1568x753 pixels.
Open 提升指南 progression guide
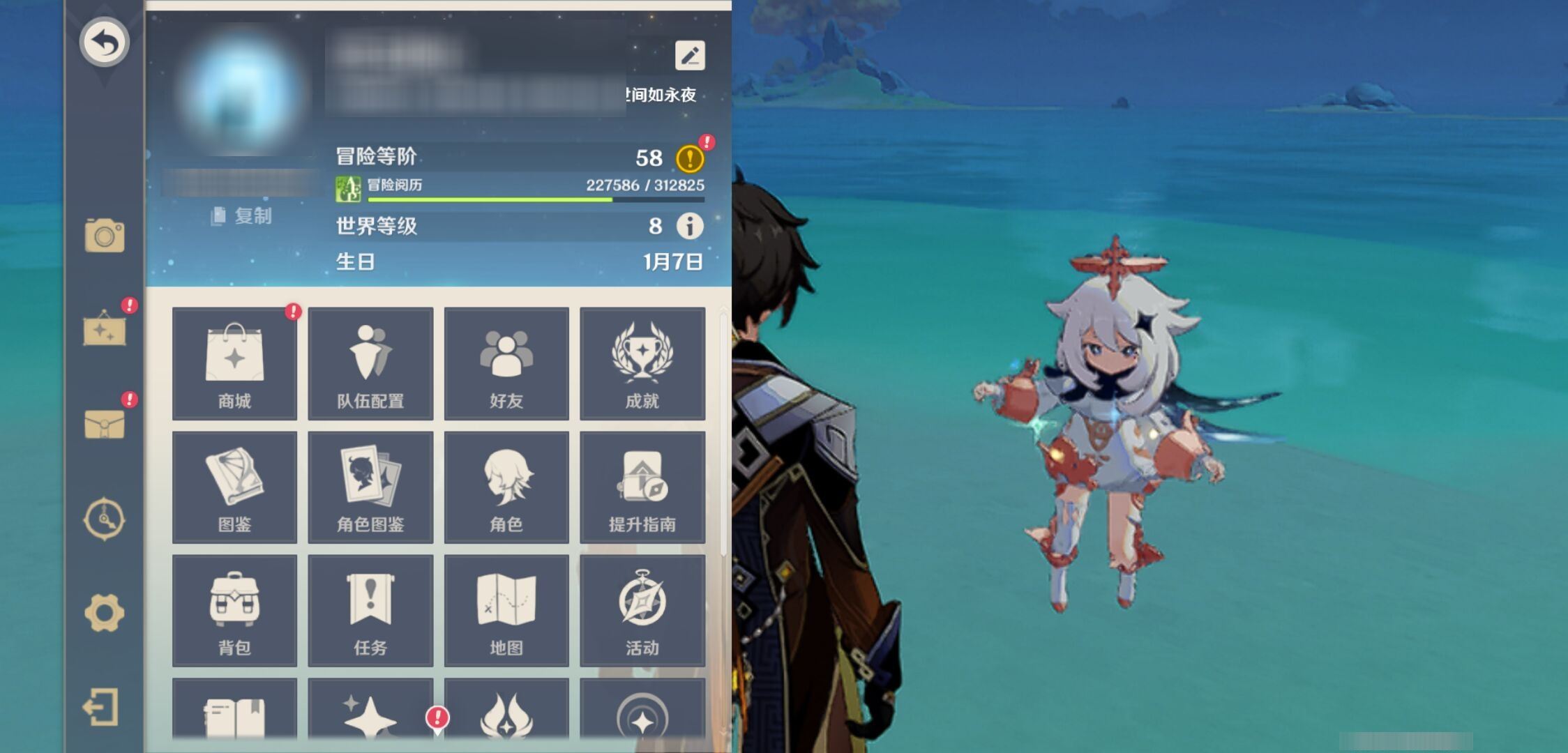click(642, 487)
